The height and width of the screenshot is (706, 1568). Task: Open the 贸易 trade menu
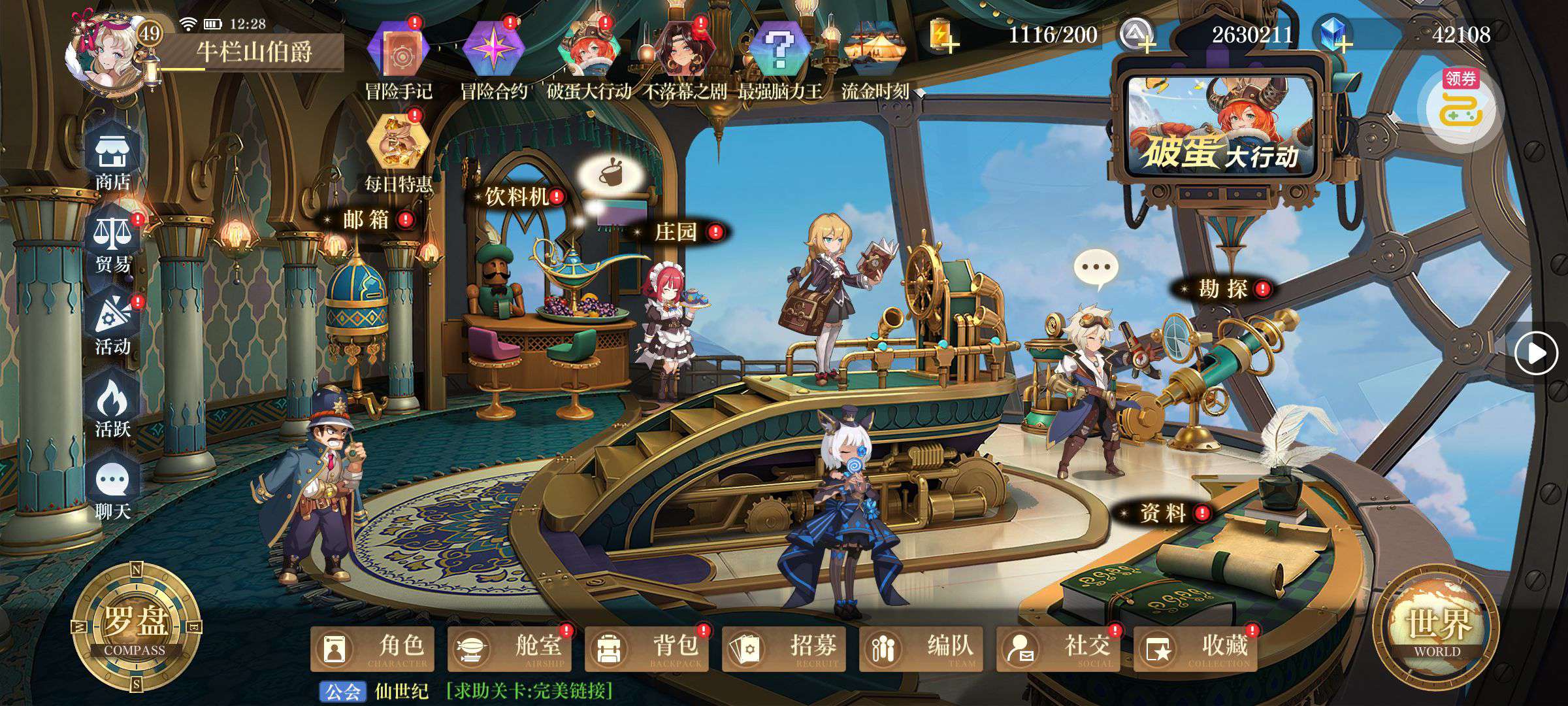112,243
